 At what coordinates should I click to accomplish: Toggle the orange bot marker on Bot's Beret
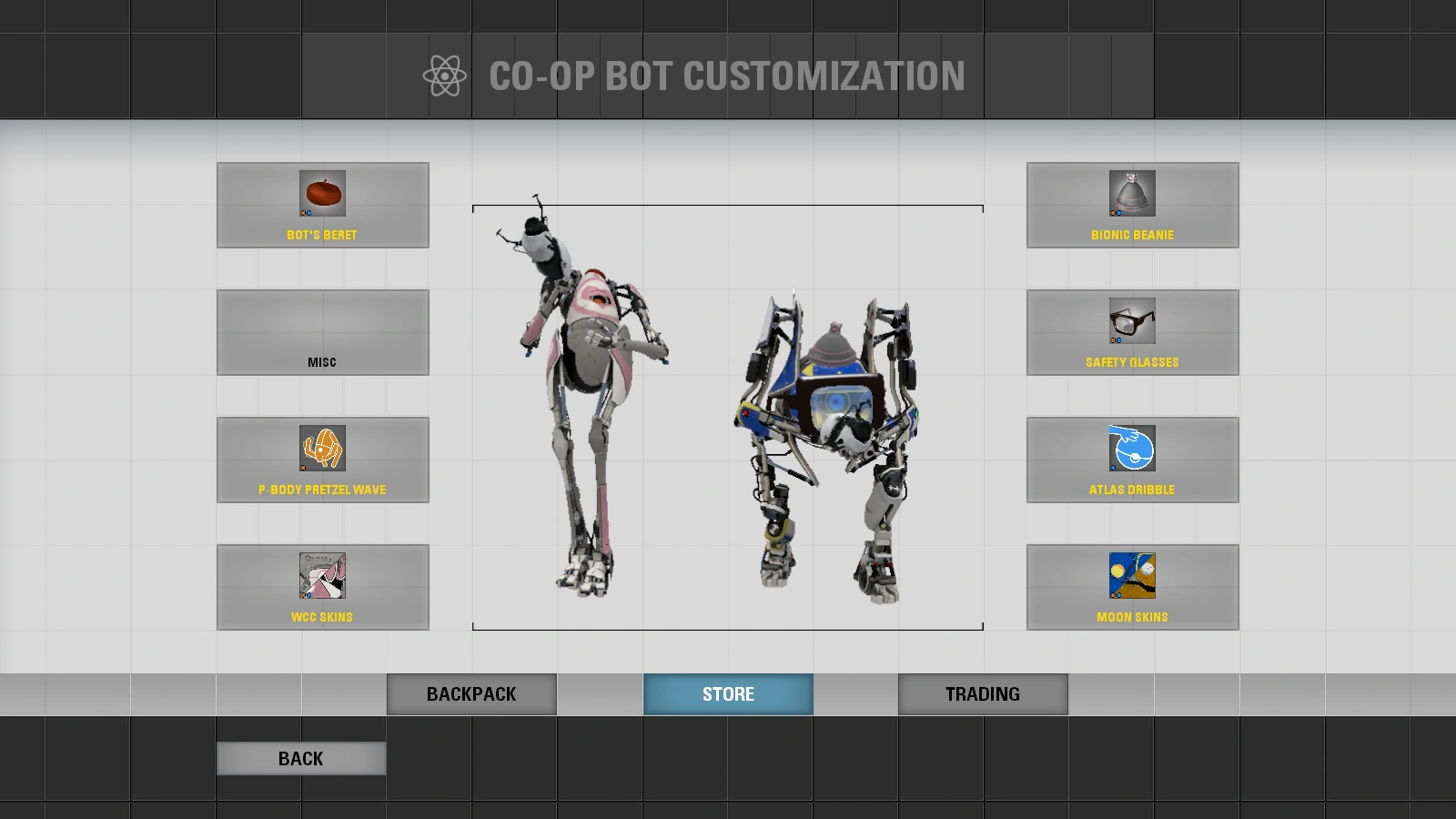pyautogui.click(x=303, y=213)
